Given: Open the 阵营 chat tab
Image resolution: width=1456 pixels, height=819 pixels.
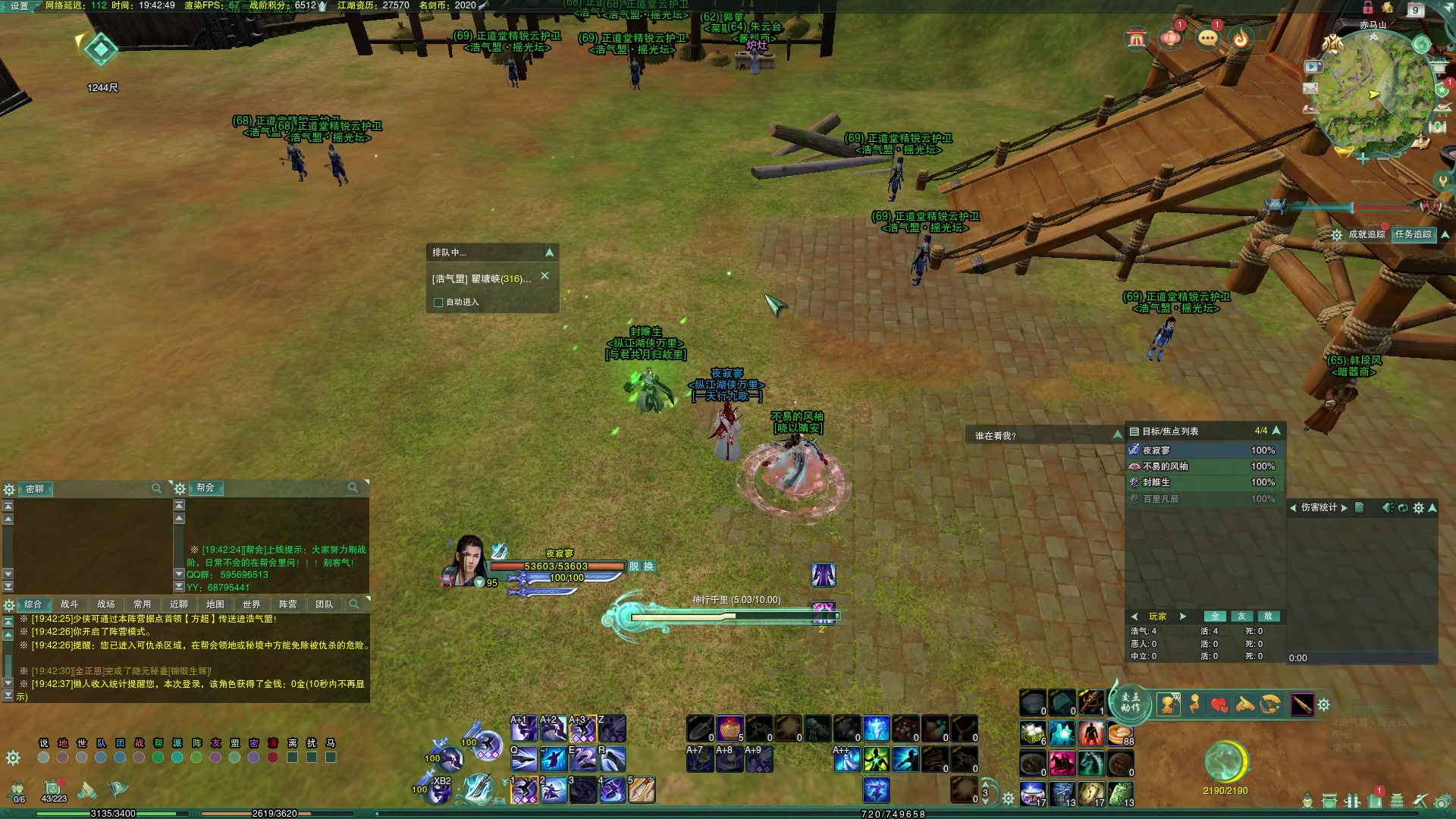Looking at the screenshot, I should coord(288,604).
